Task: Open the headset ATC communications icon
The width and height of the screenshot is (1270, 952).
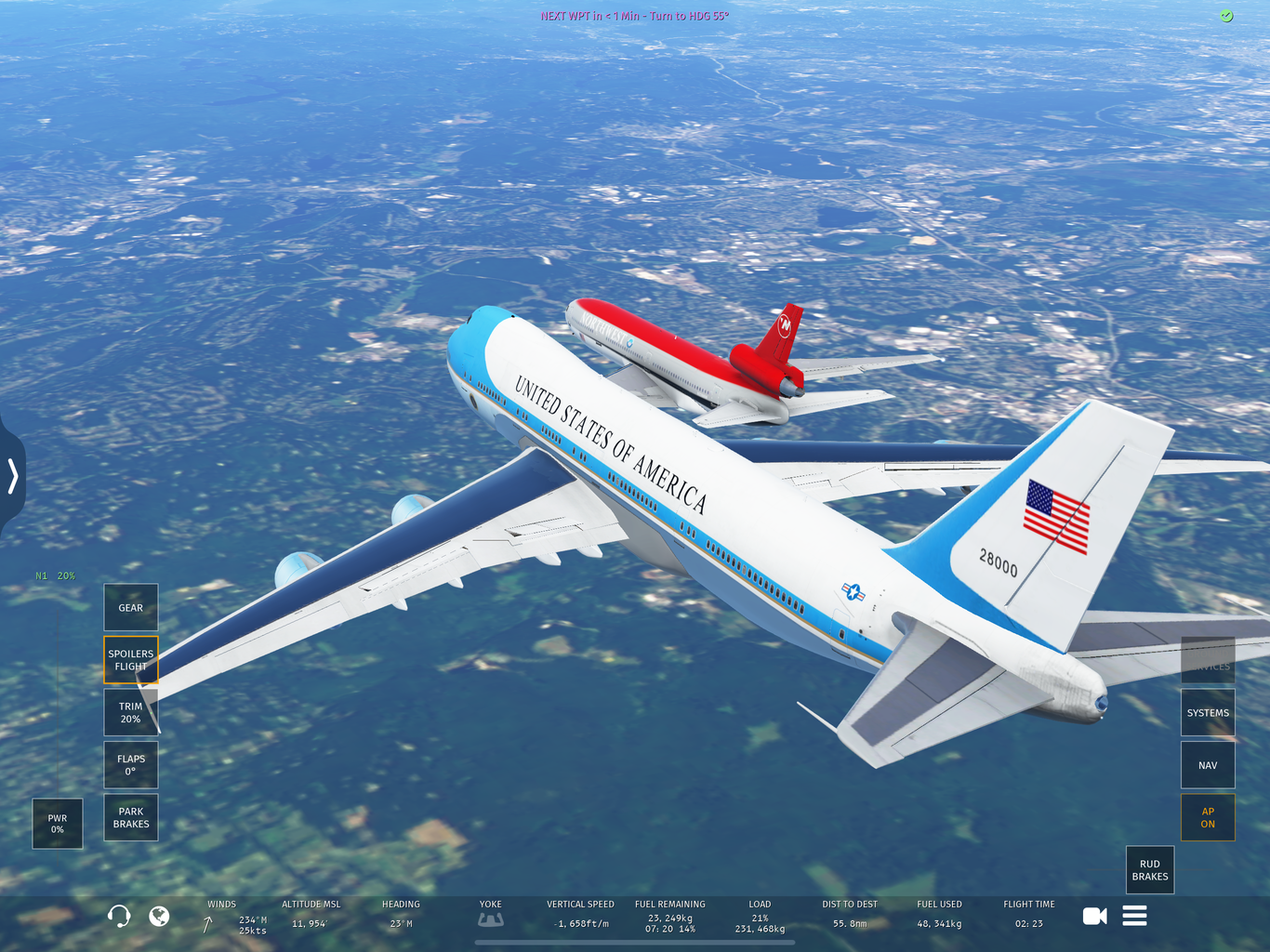Action: click(119, 917)
